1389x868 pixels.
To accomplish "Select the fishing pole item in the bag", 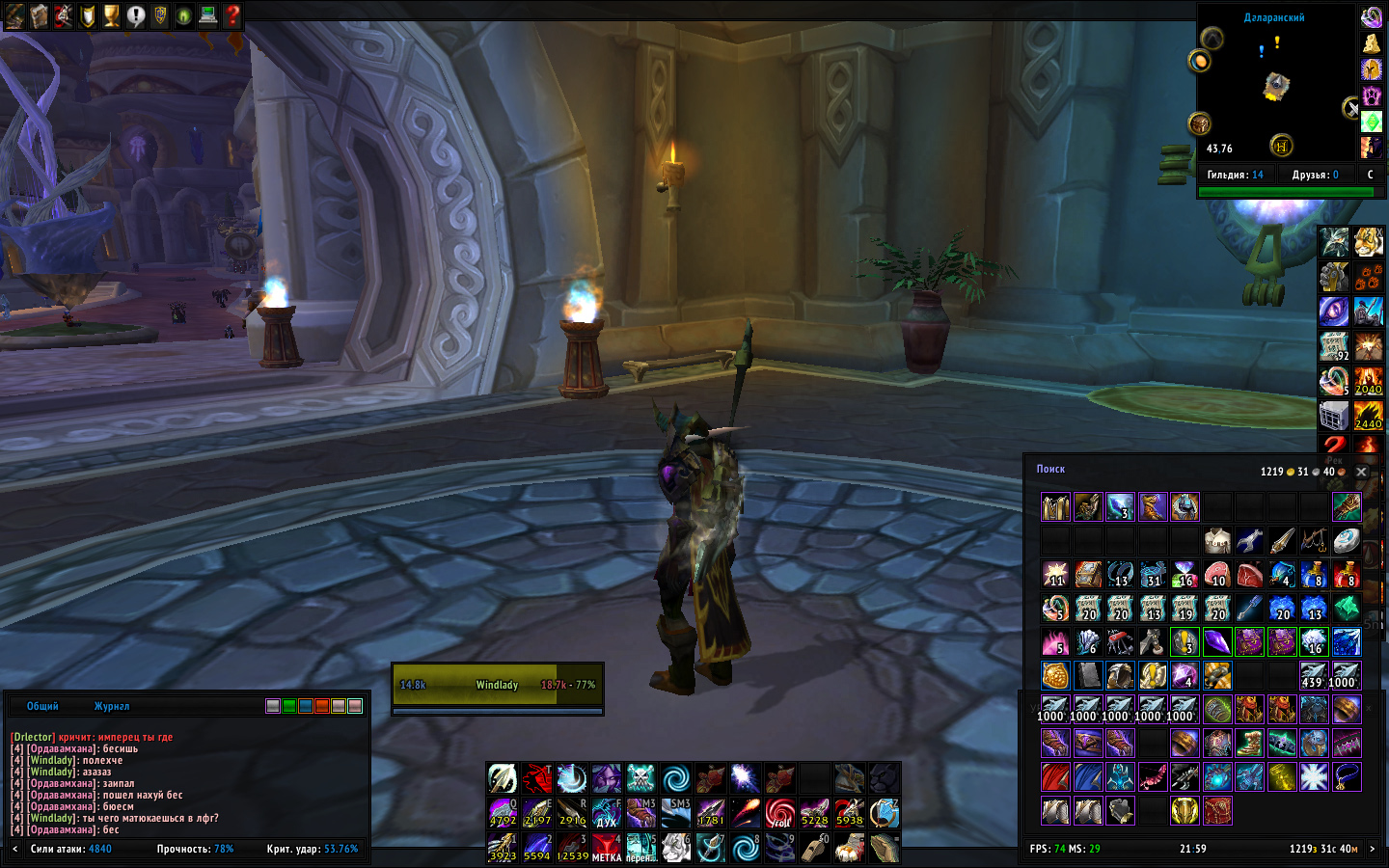I will (x=1314, y=540).
